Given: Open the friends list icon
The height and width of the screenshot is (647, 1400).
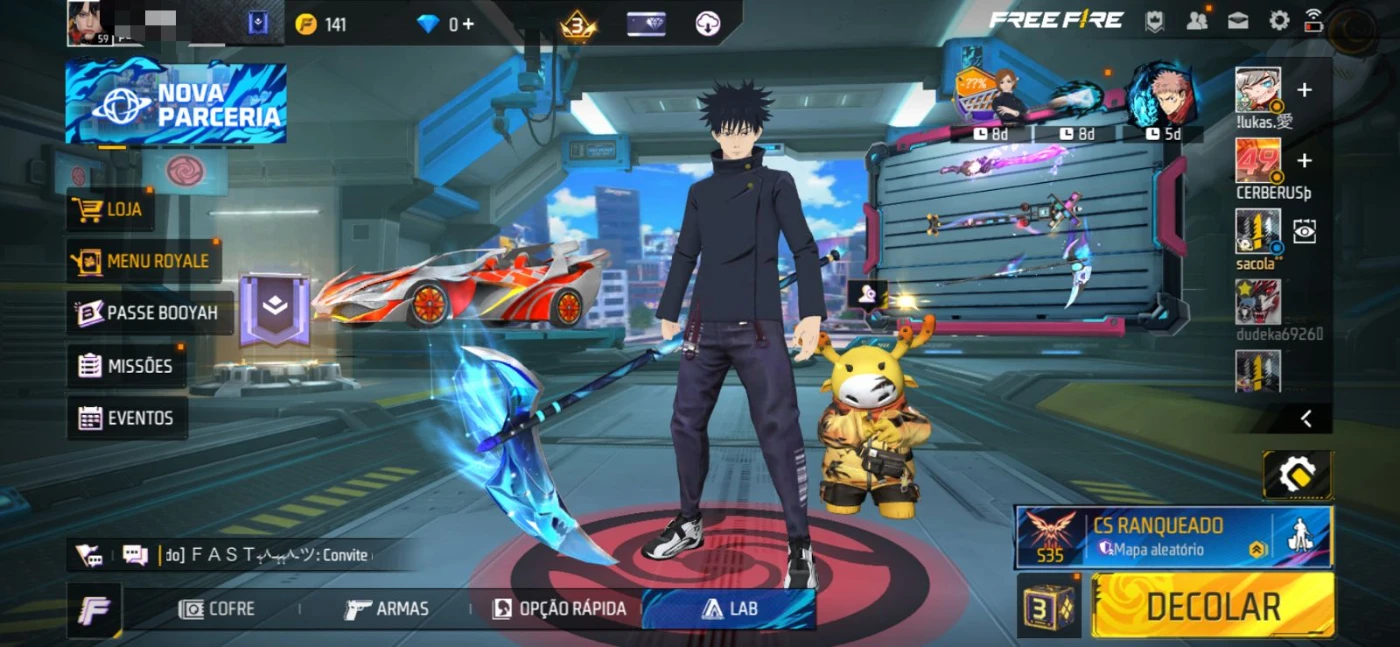Looking at the screenshot, I should pos(1196,20).
